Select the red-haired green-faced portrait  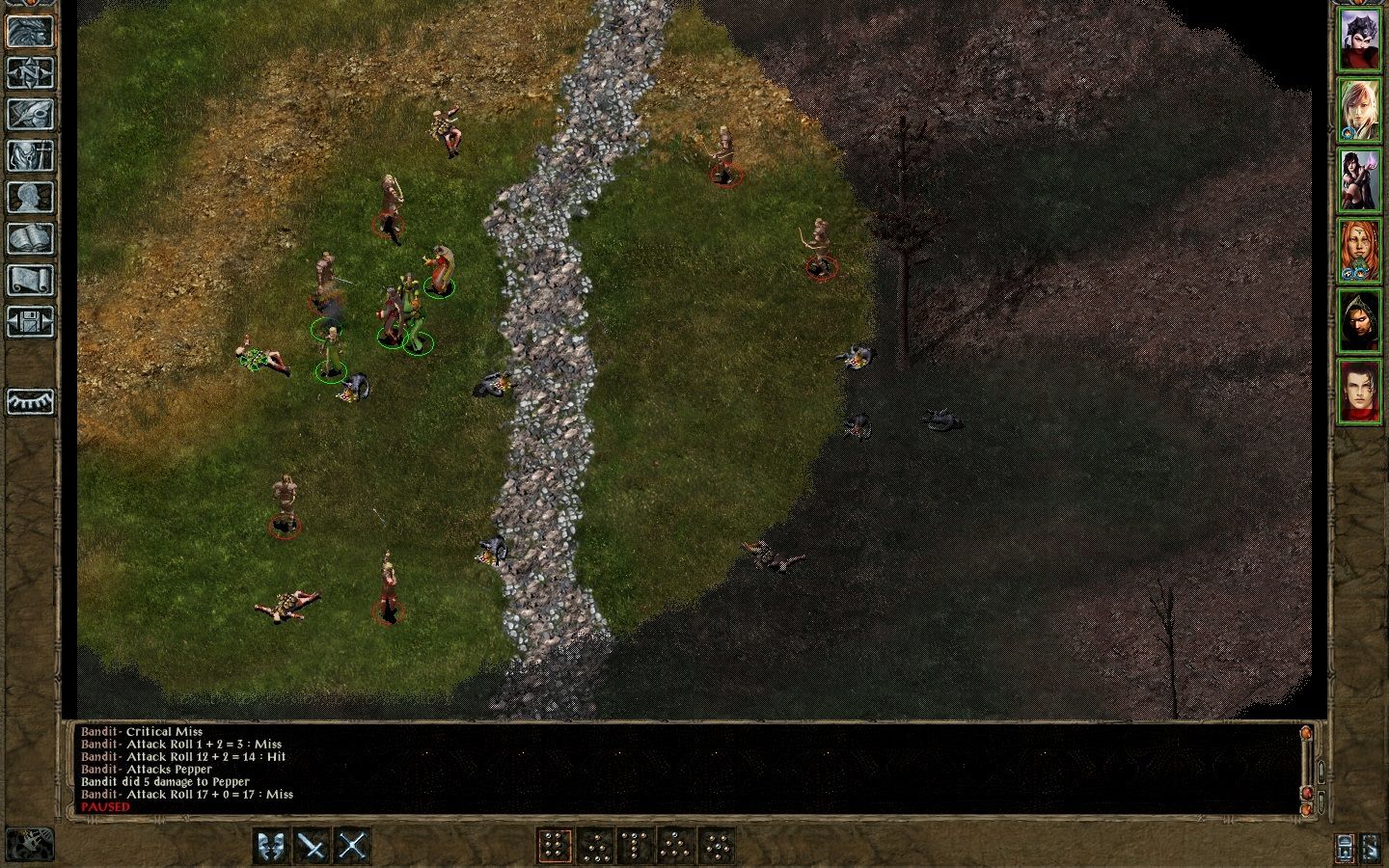coord(1359,251)
